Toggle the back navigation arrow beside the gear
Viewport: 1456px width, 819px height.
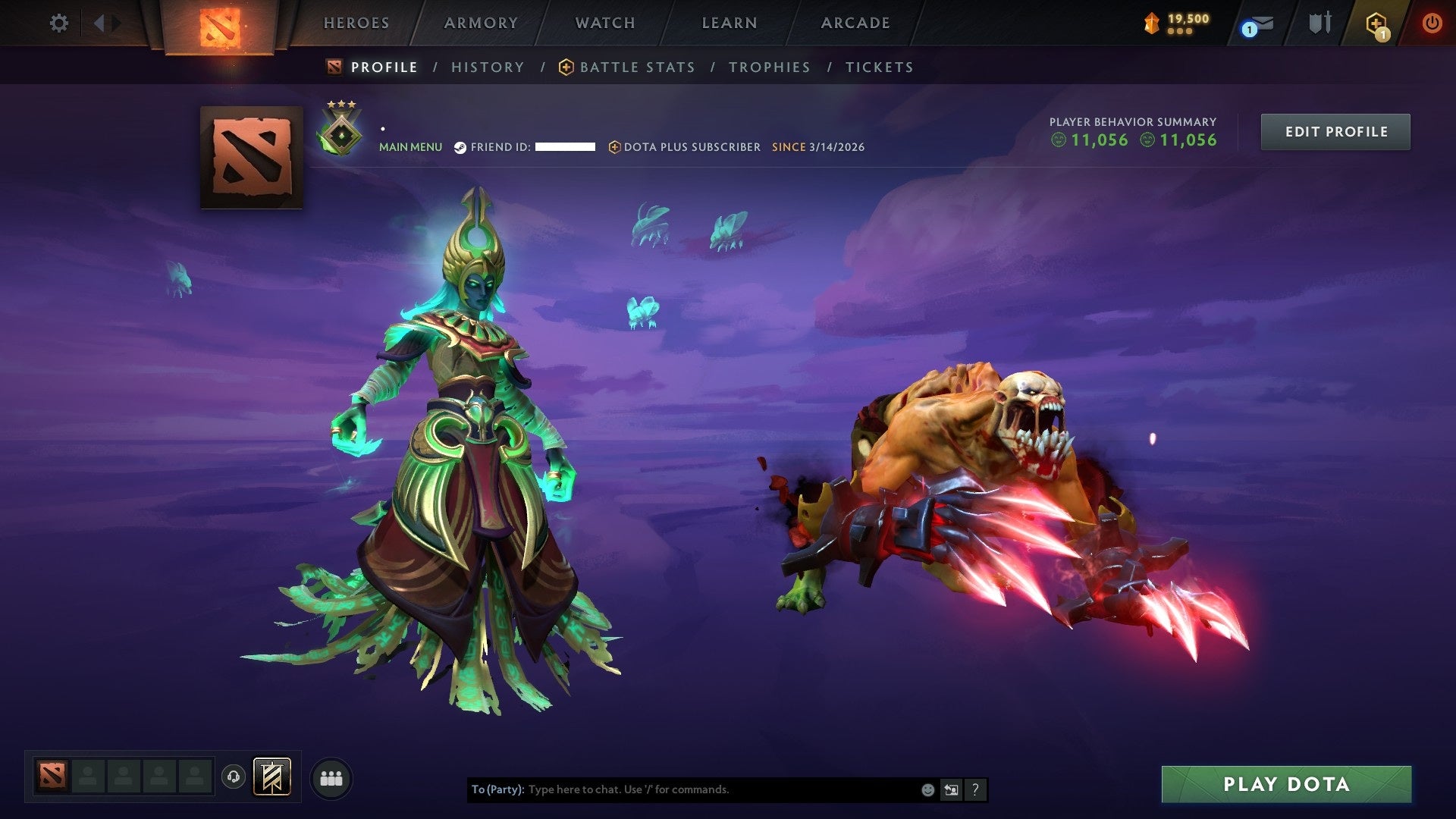point(99,23)
